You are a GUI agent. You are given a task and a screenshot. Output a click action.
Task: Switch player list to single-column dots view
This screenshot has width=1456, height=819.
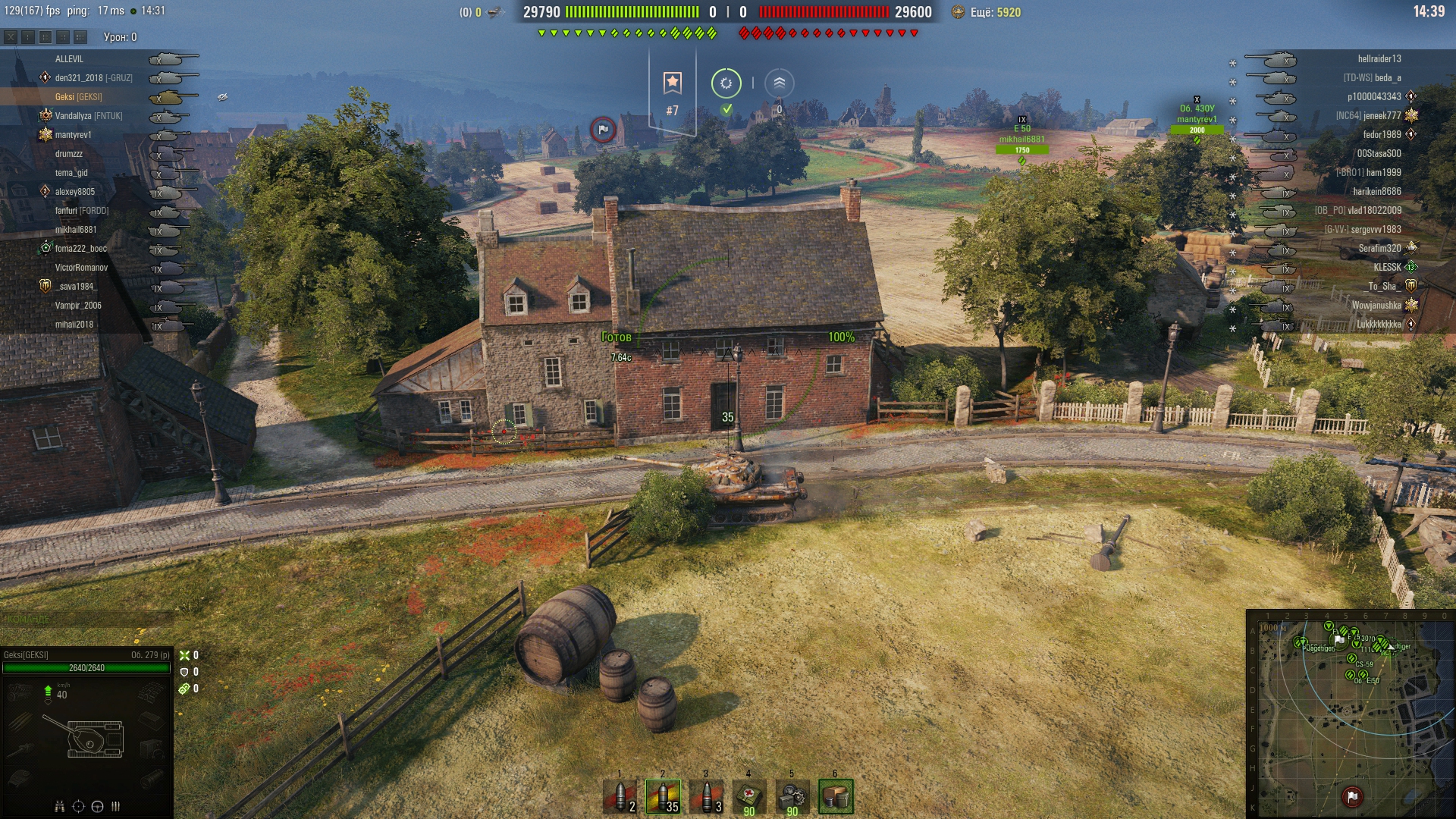tap(28, 36)
